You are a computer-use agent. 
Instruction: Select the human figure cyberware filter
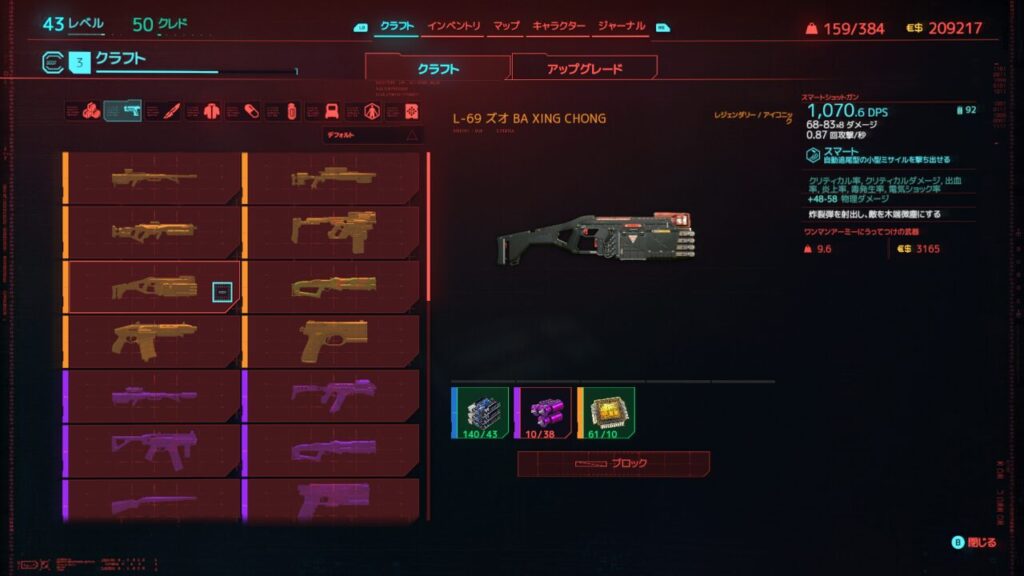(372, 110)
